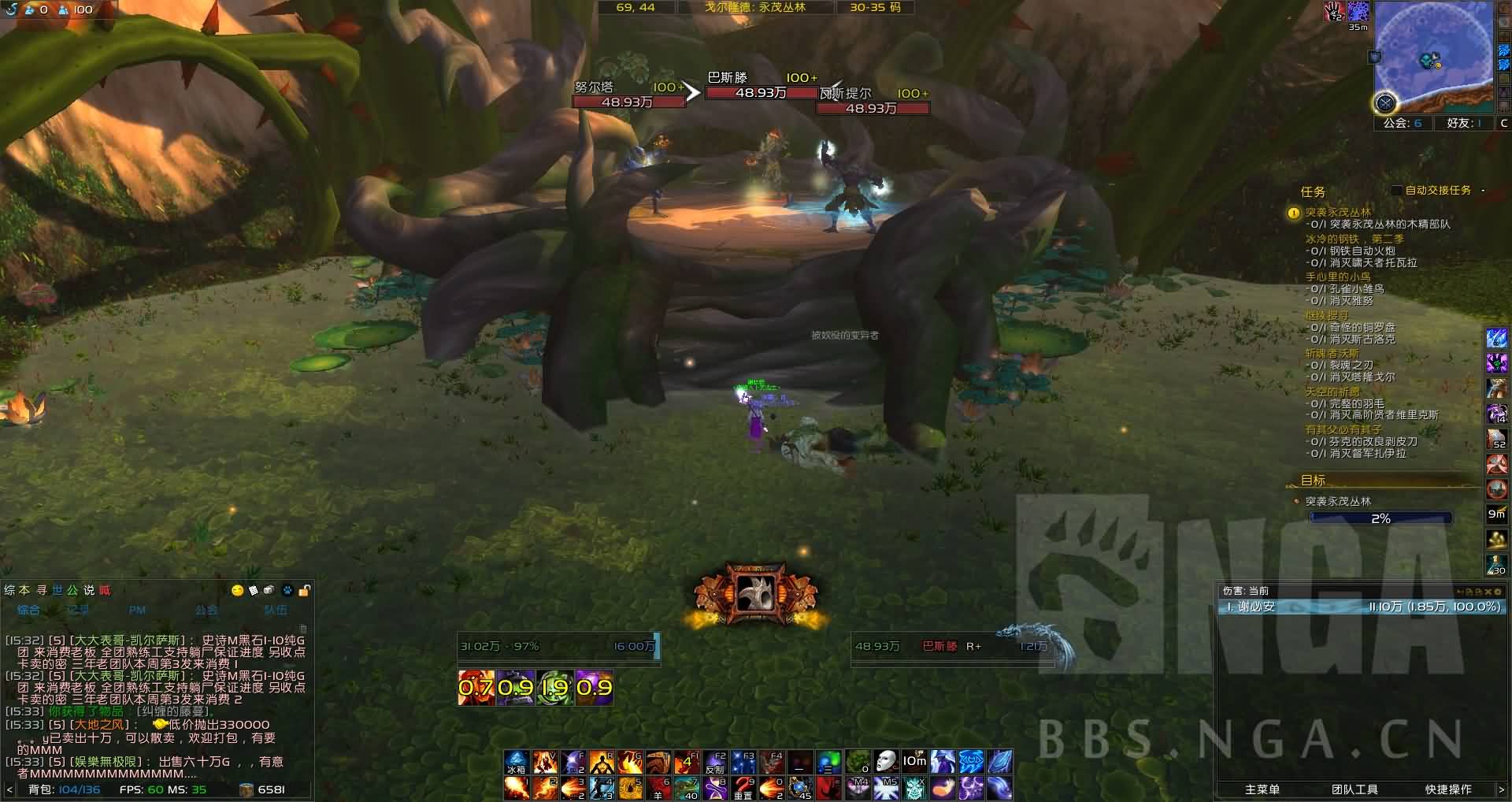Use the white mask action slot
This screenshot has width=1512, height=802.
click(x=886, y=763)
